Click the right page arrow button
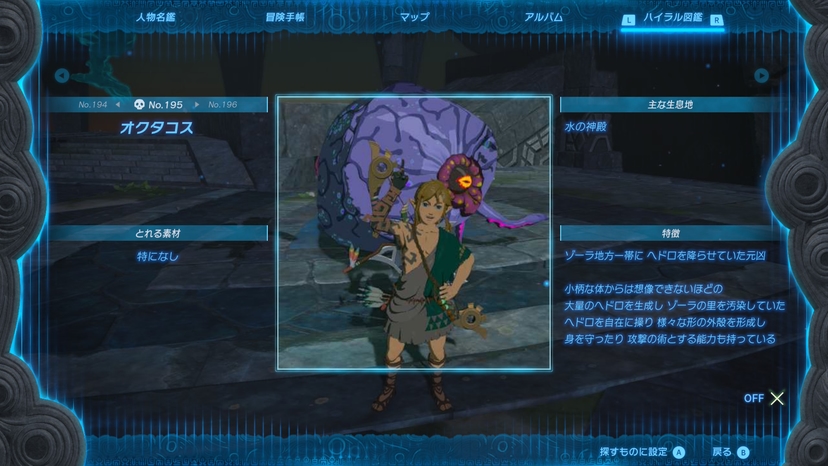828x466 pixels. pos(762,75)
